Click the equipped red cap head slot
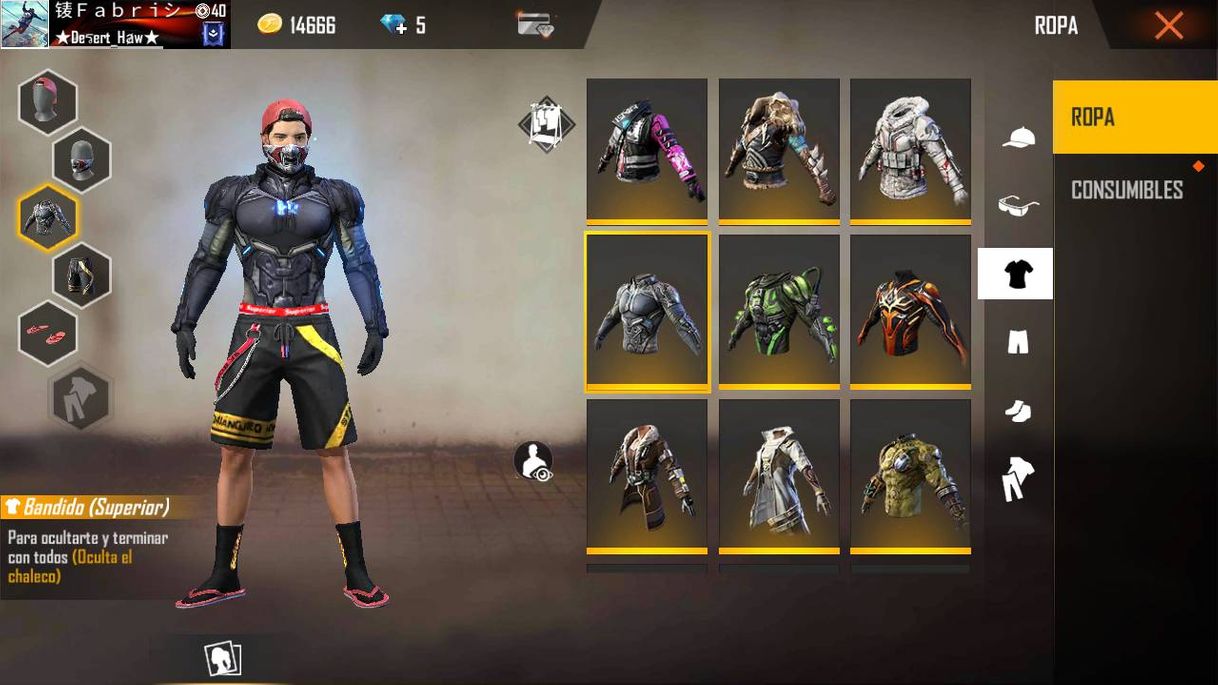This screenshot has width=1218, height=685. tap(47, 102)
